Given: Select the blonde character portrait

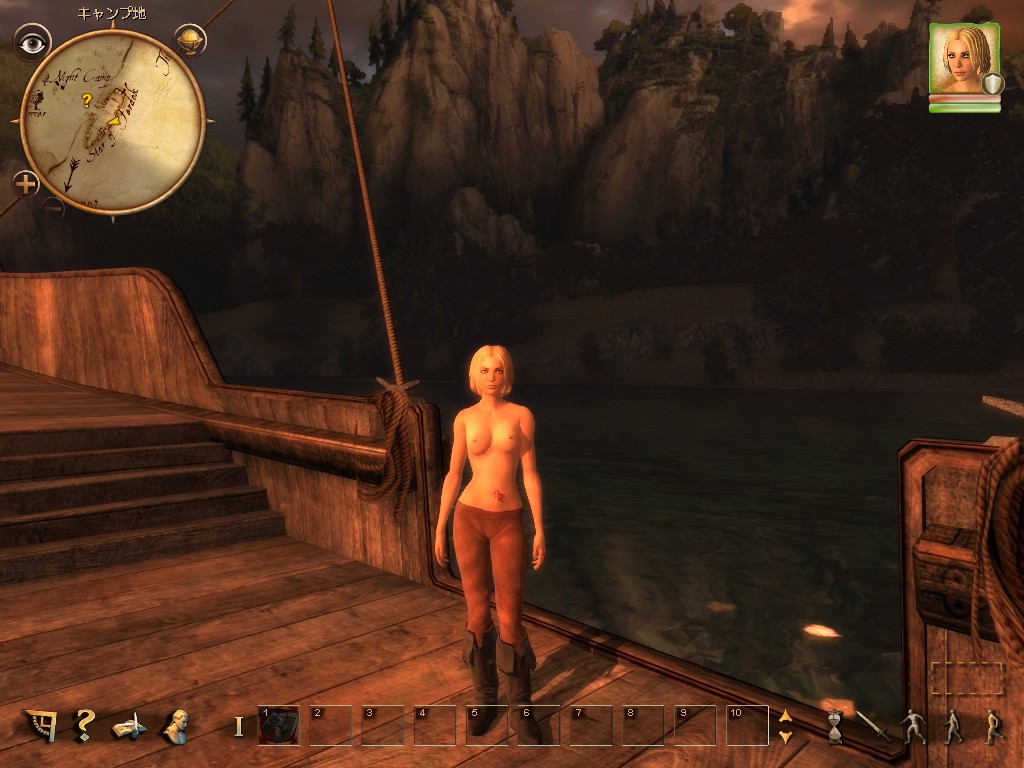Looking at the screenshot, I should coord(964,59).
